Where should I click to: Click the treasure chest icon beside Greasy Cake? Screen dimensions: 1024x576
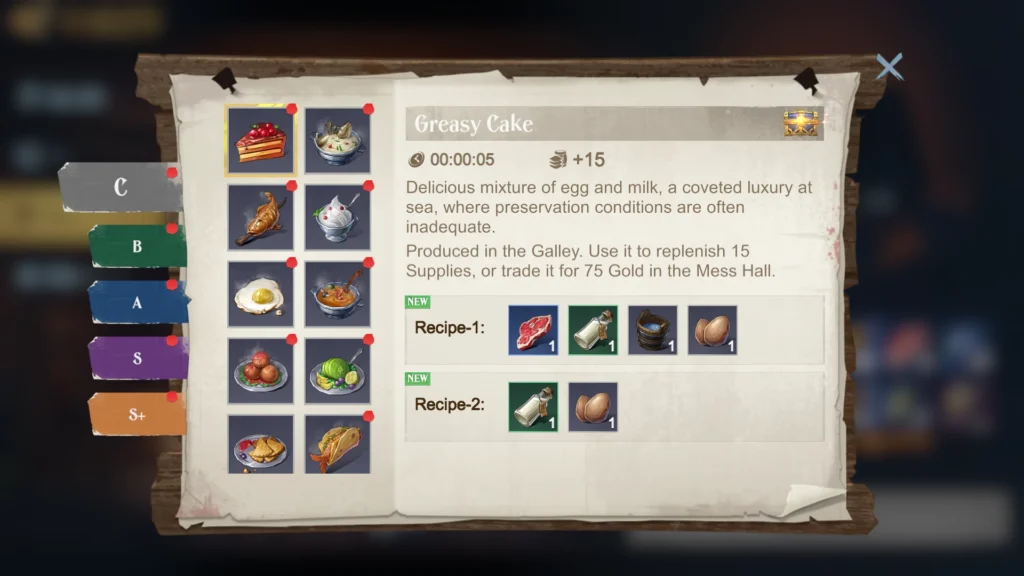tap(801, 124)
